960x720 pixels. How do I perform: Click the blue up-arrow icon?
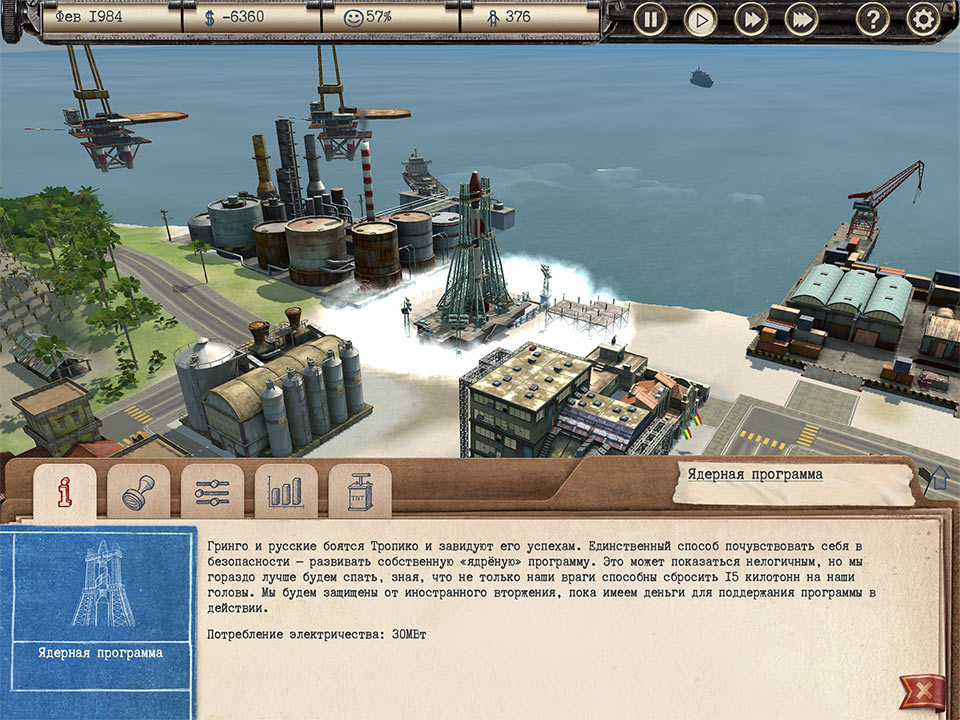coord(939,480)
